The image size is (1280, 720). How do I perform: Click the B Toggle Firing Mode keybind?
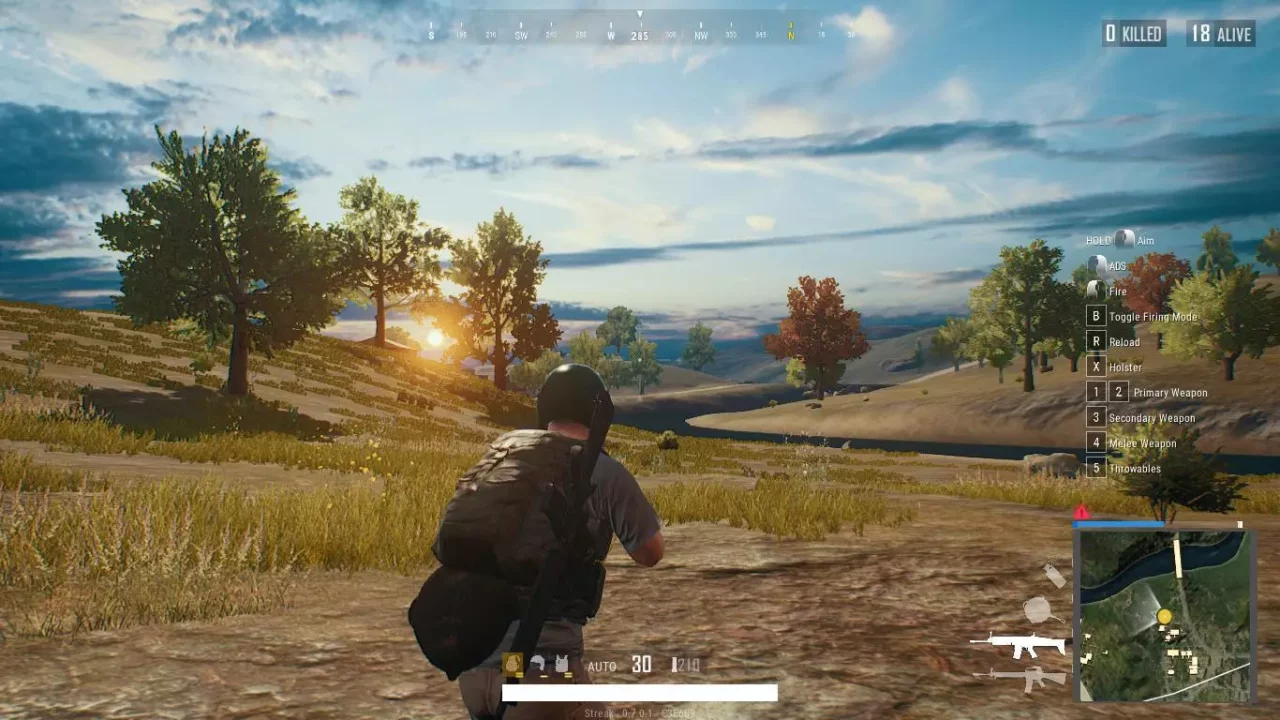click(1096, 316)
